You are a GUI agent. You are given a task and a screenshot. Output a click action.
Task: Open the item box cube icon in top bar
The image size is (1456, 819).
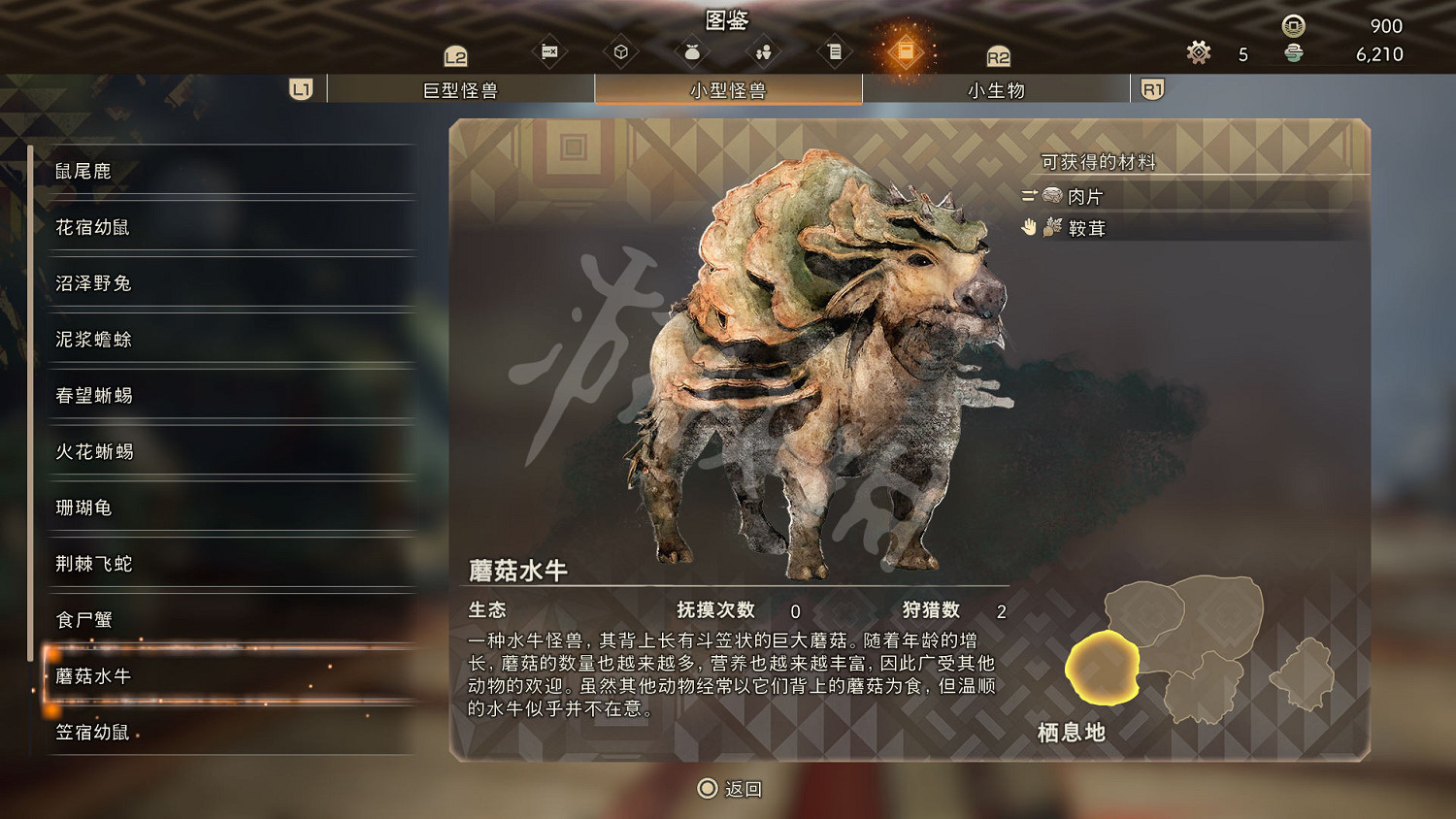click(621, 53)
